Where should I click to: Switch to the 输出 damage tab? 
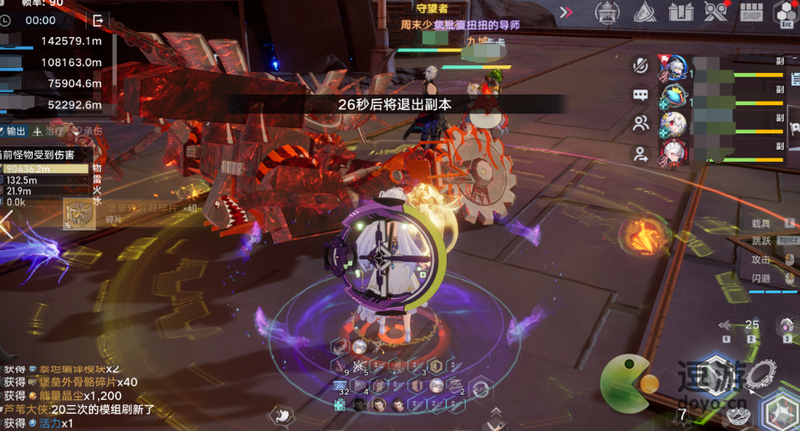14,131
